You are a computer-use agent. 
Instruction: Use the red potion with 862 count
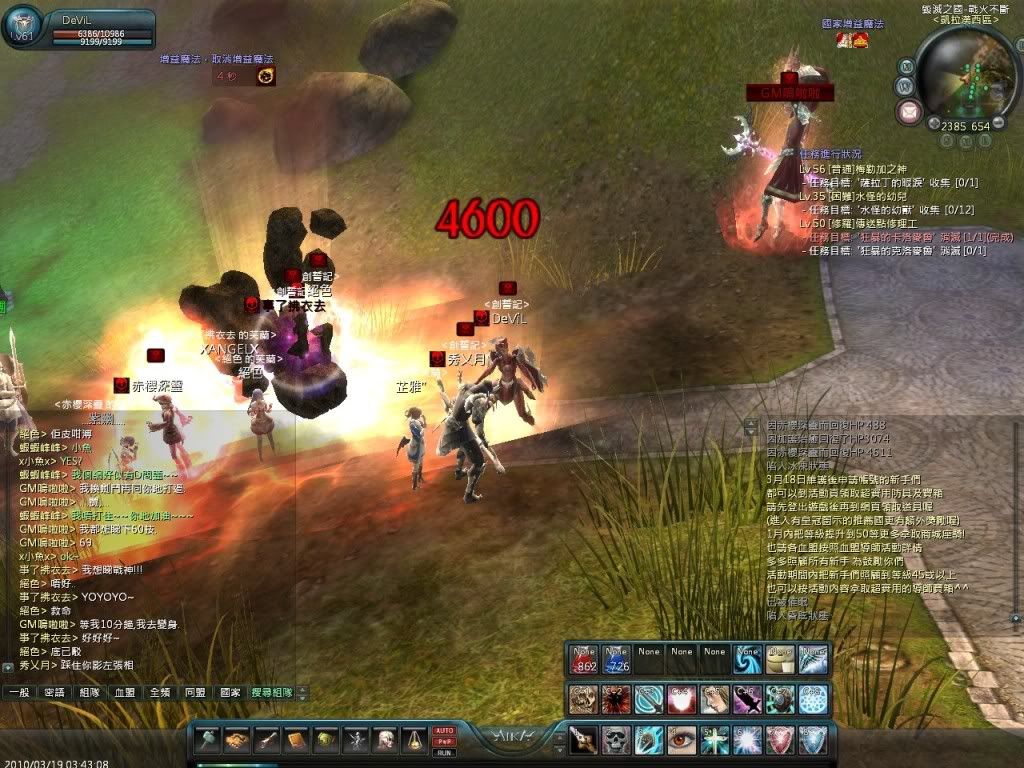pos(584,657)
